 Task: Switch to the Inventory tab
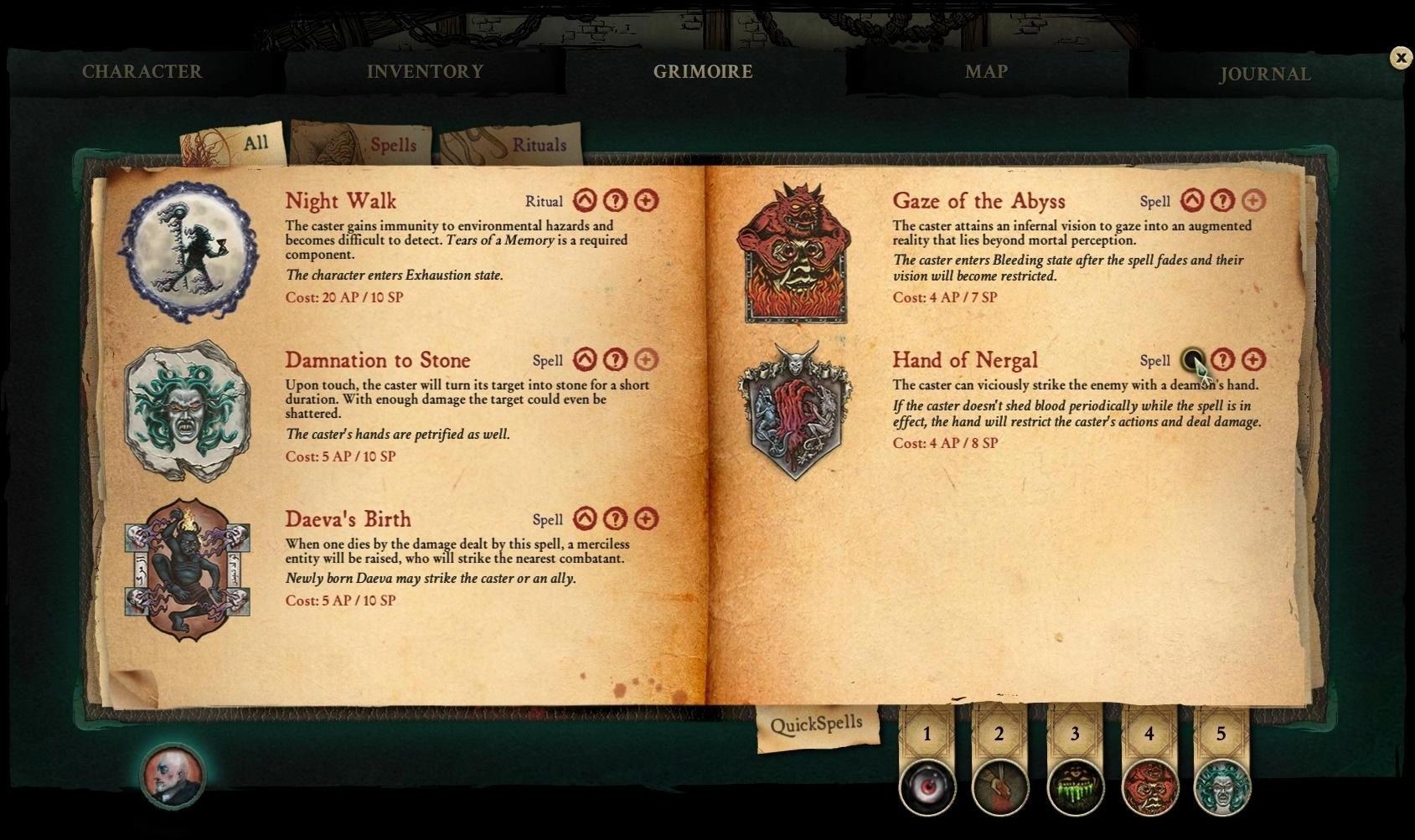coord(425,72)
